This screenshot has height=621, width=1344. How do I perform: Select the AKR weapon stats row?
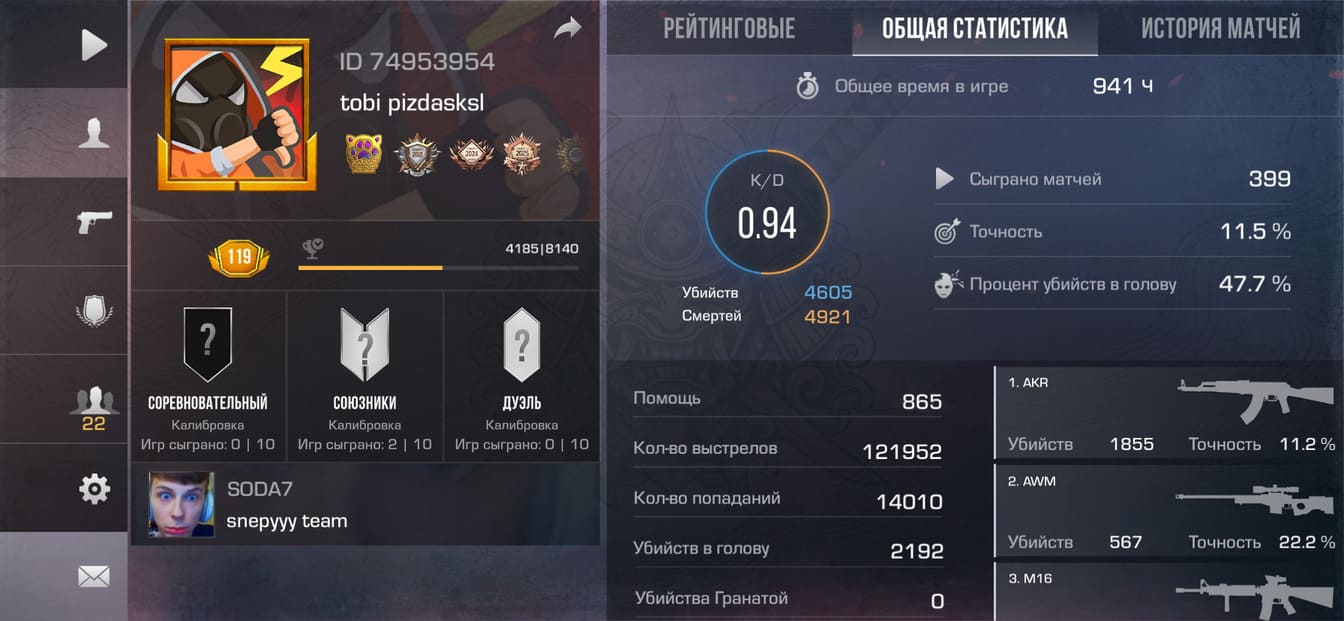1168,413
